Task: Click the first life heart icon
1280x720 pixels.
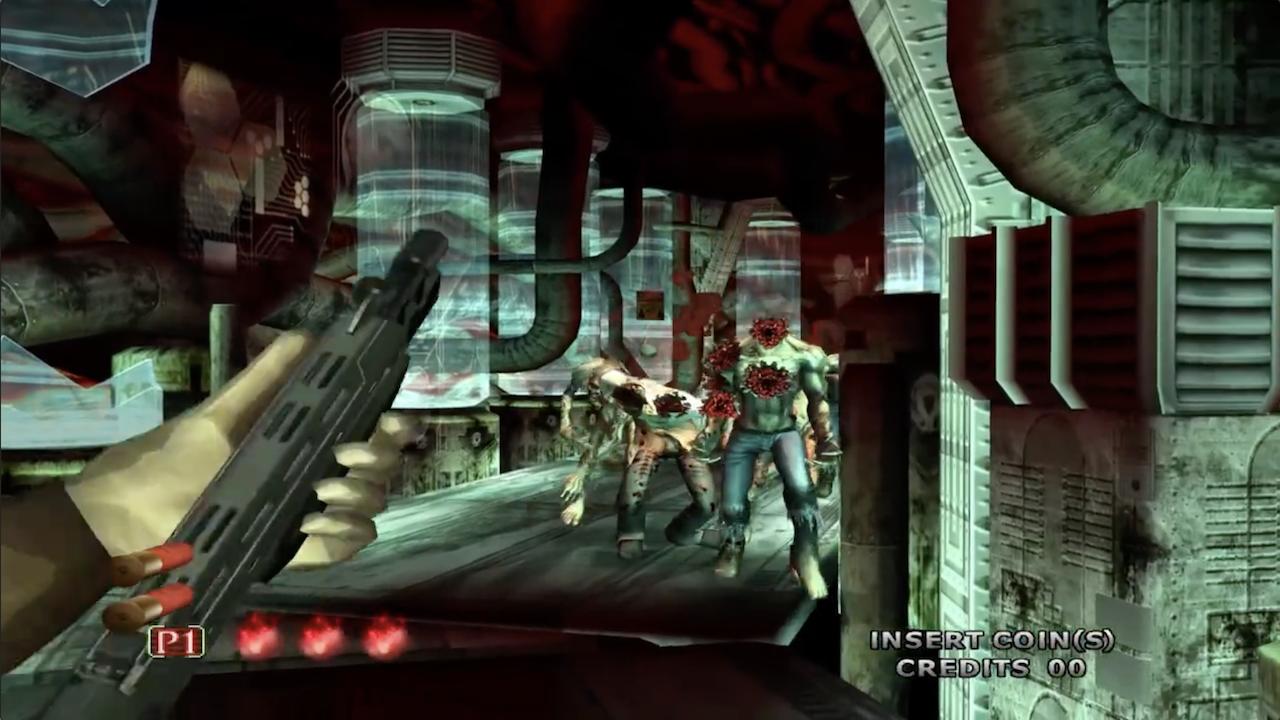Action: (254, 637)
